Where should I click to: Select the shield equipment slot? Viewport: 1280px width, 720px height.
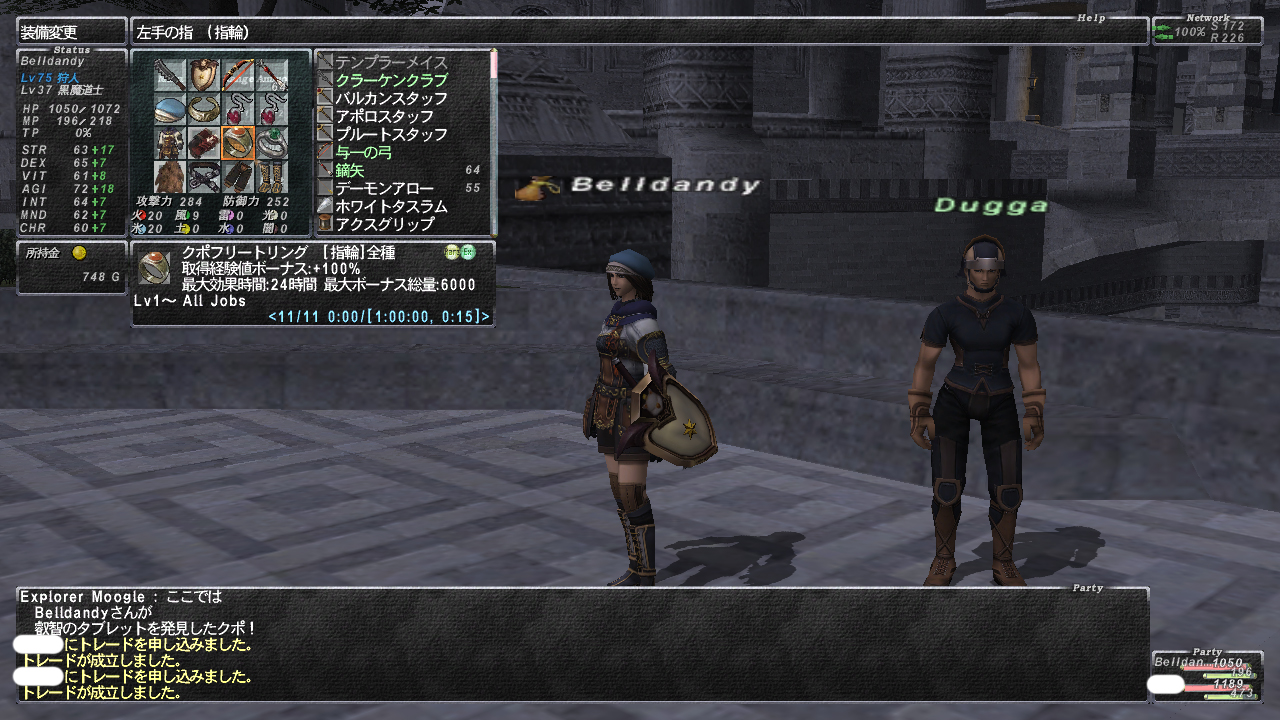click(x=204, y=75)
